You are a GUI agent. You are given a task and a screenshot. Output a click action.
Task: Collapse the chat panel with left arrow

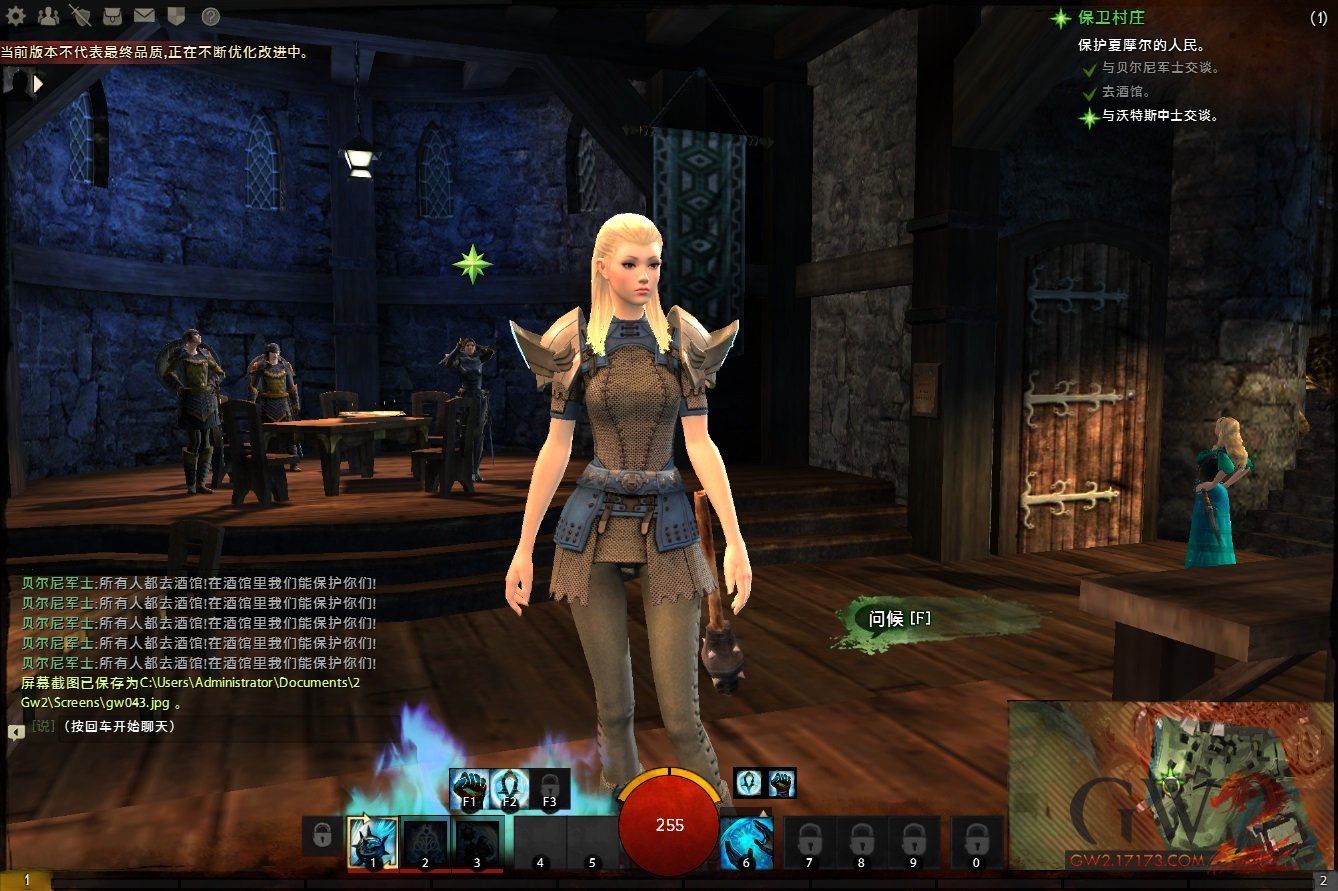pyautogui.click(x=16, y=732)
